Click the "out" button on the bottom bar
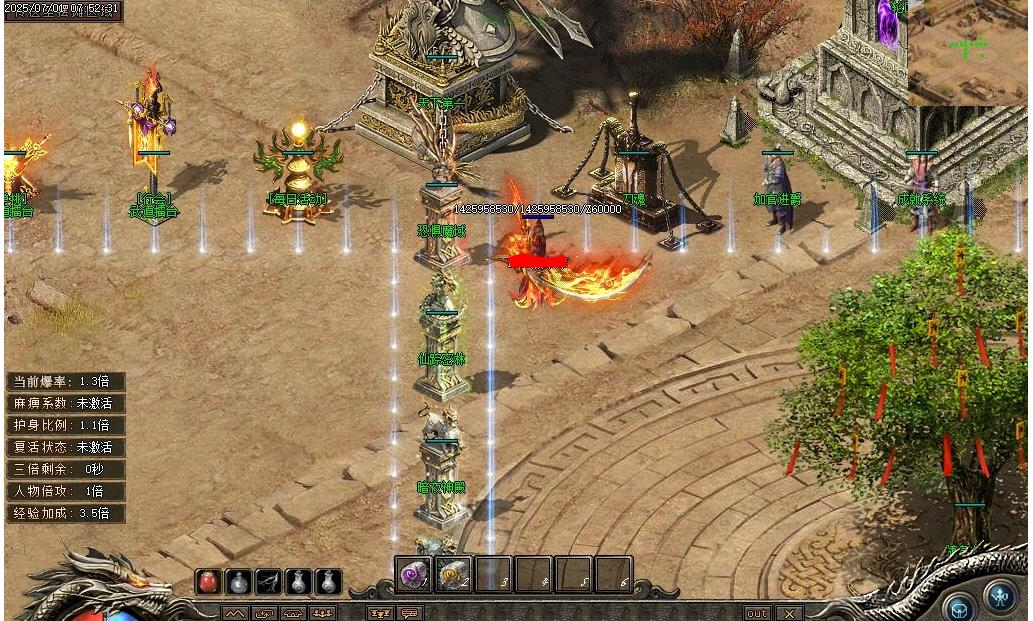 757,613
